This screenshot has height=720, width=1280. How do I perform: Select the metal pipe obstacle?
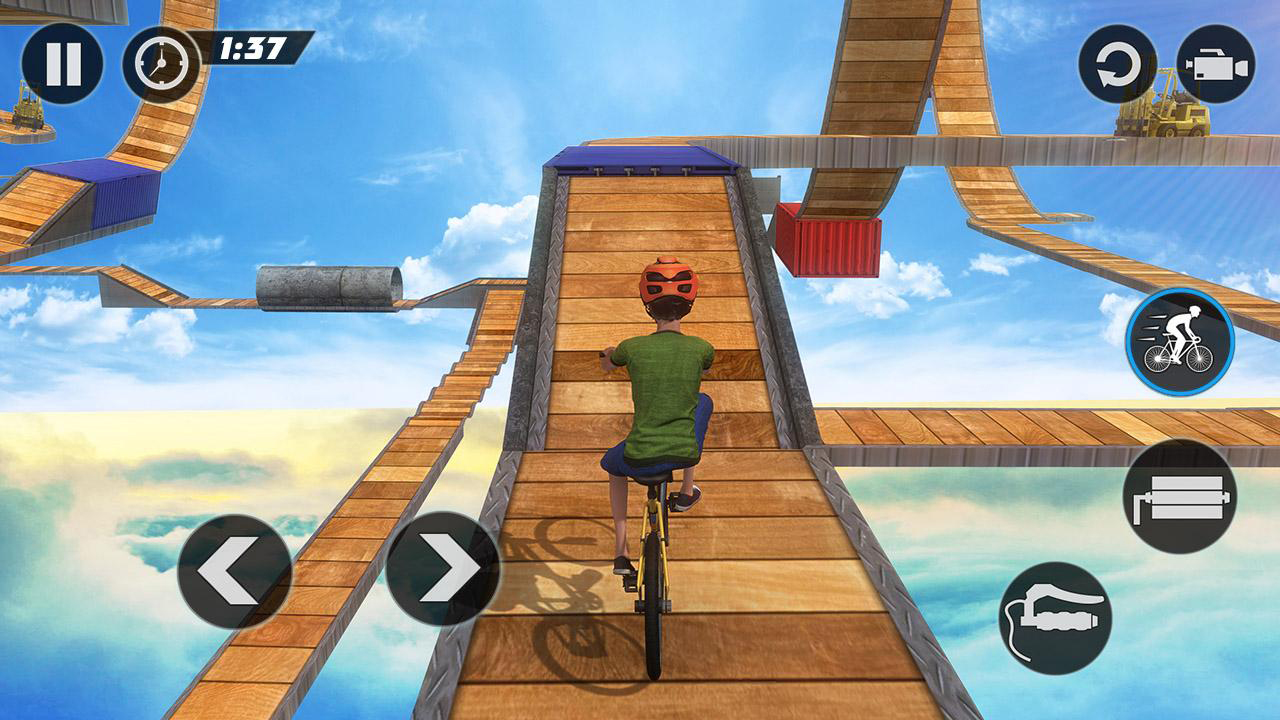[325, 285]
